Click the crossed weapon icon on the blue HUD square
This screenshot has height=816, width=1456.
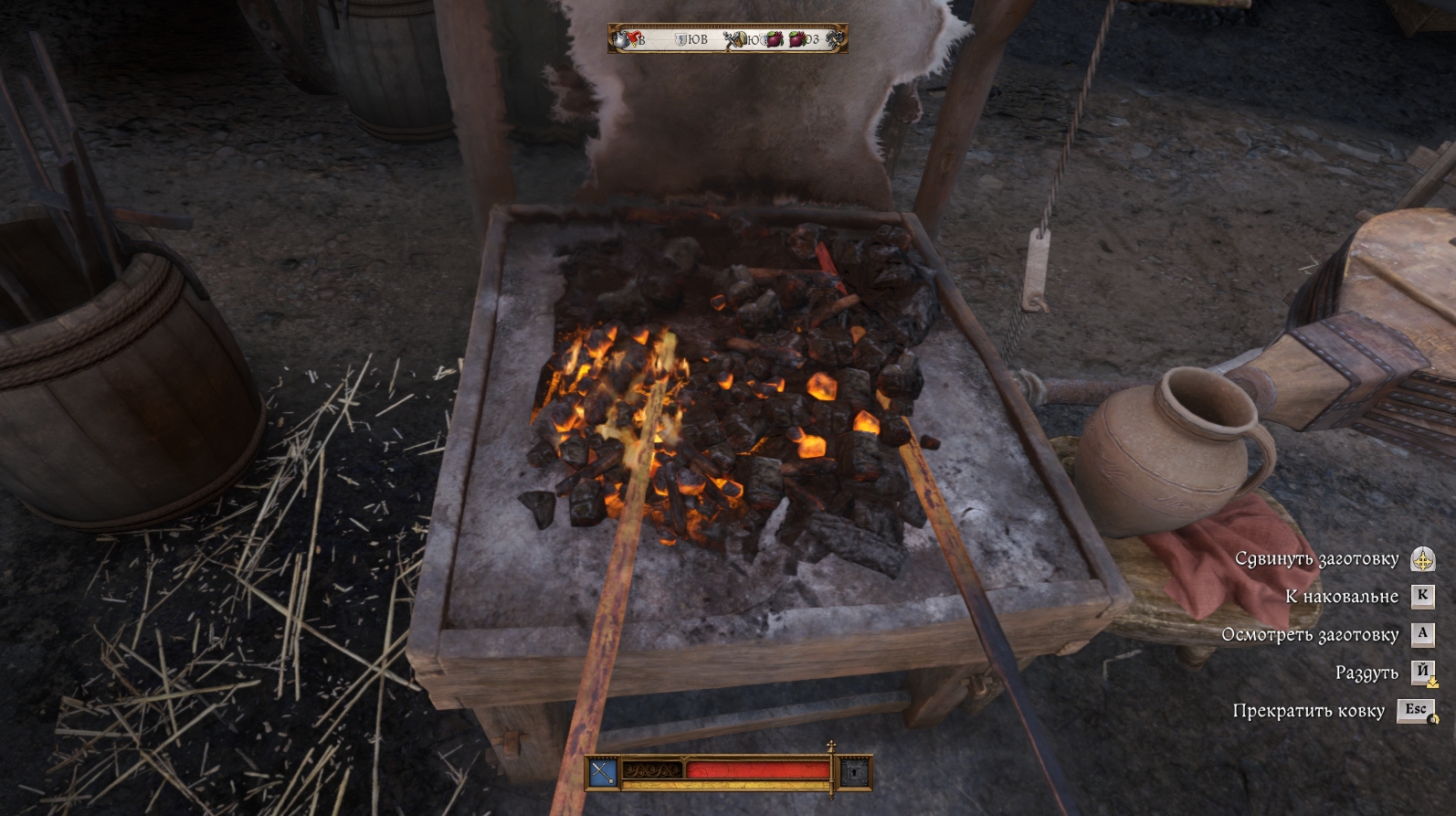[602, 773]
